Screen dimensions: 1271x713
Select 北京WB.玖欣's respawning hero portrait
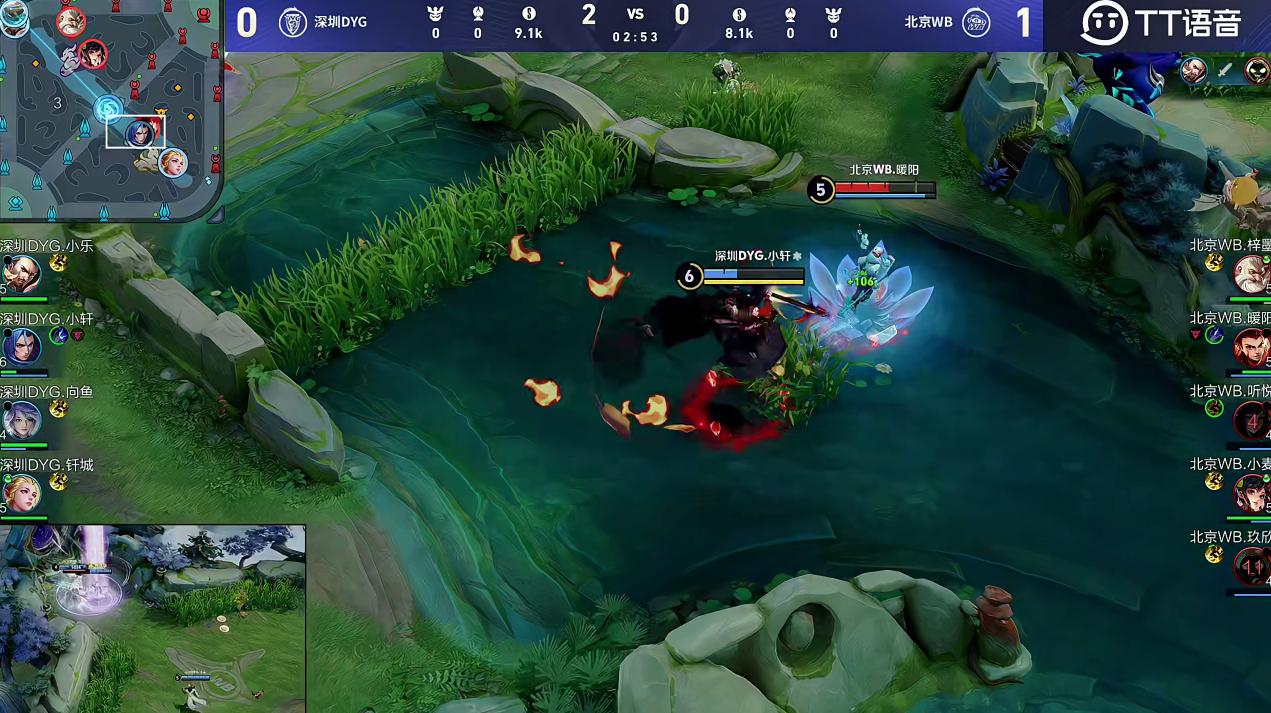[x=1251, y=567]
